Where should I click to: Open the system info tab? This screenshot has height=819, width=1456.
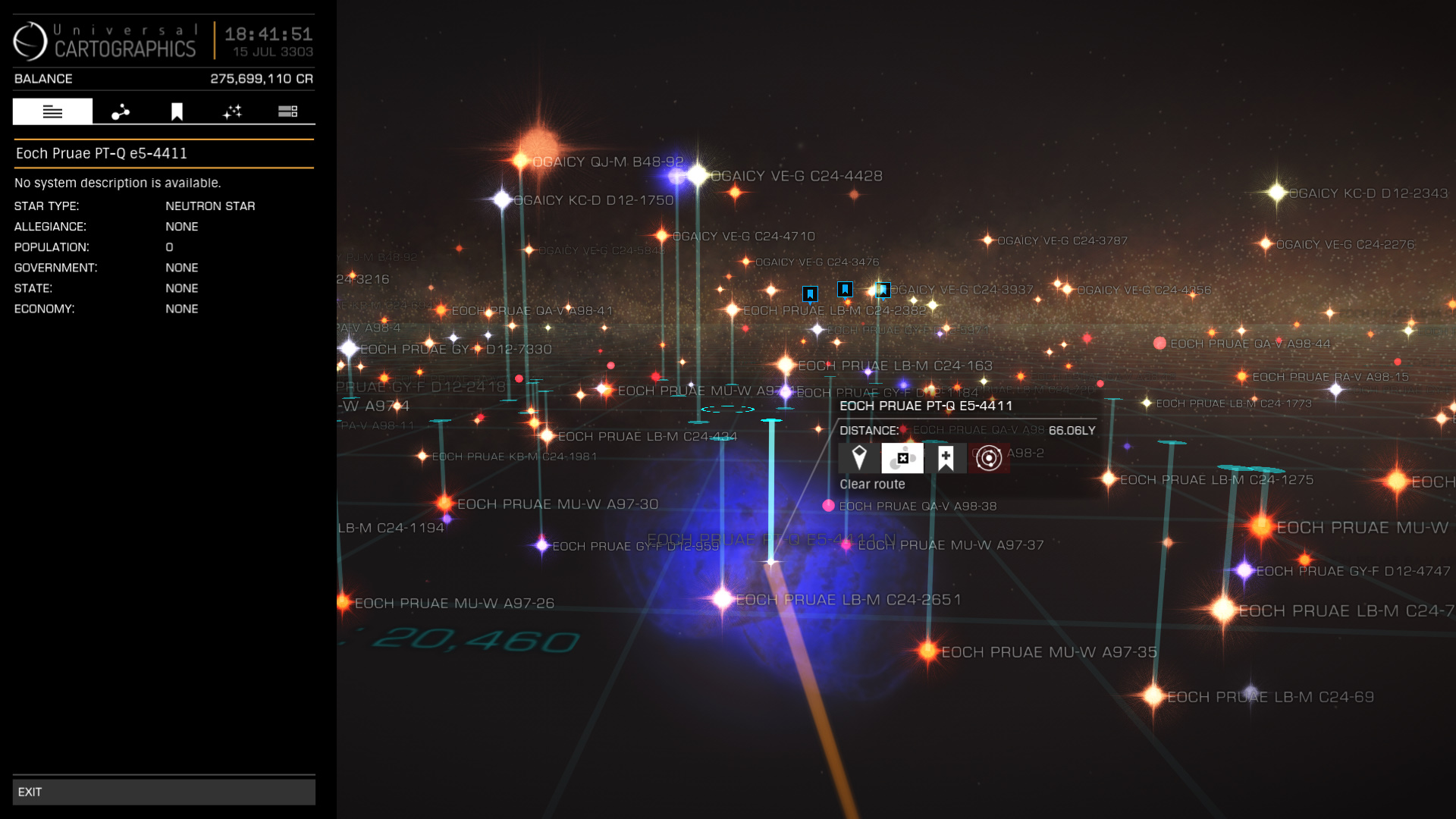point(52,111)
